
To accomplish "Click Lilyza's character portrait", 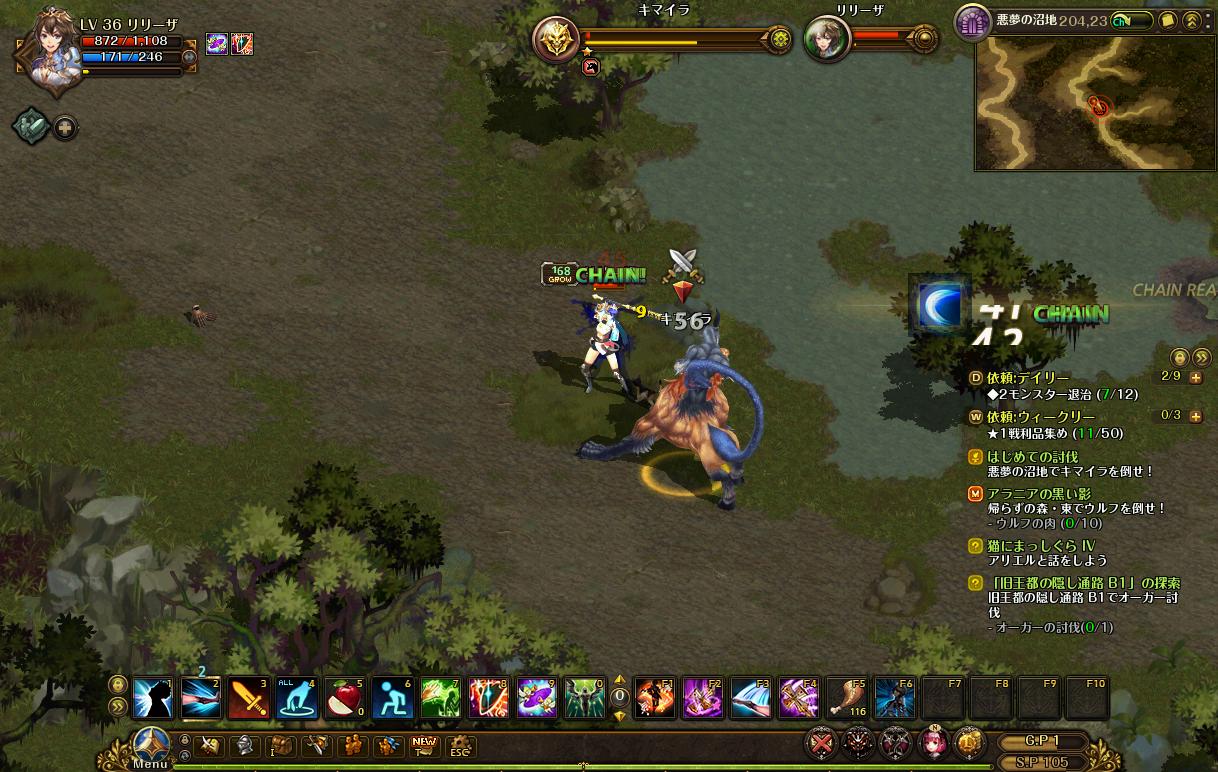I will click(48, 50).
